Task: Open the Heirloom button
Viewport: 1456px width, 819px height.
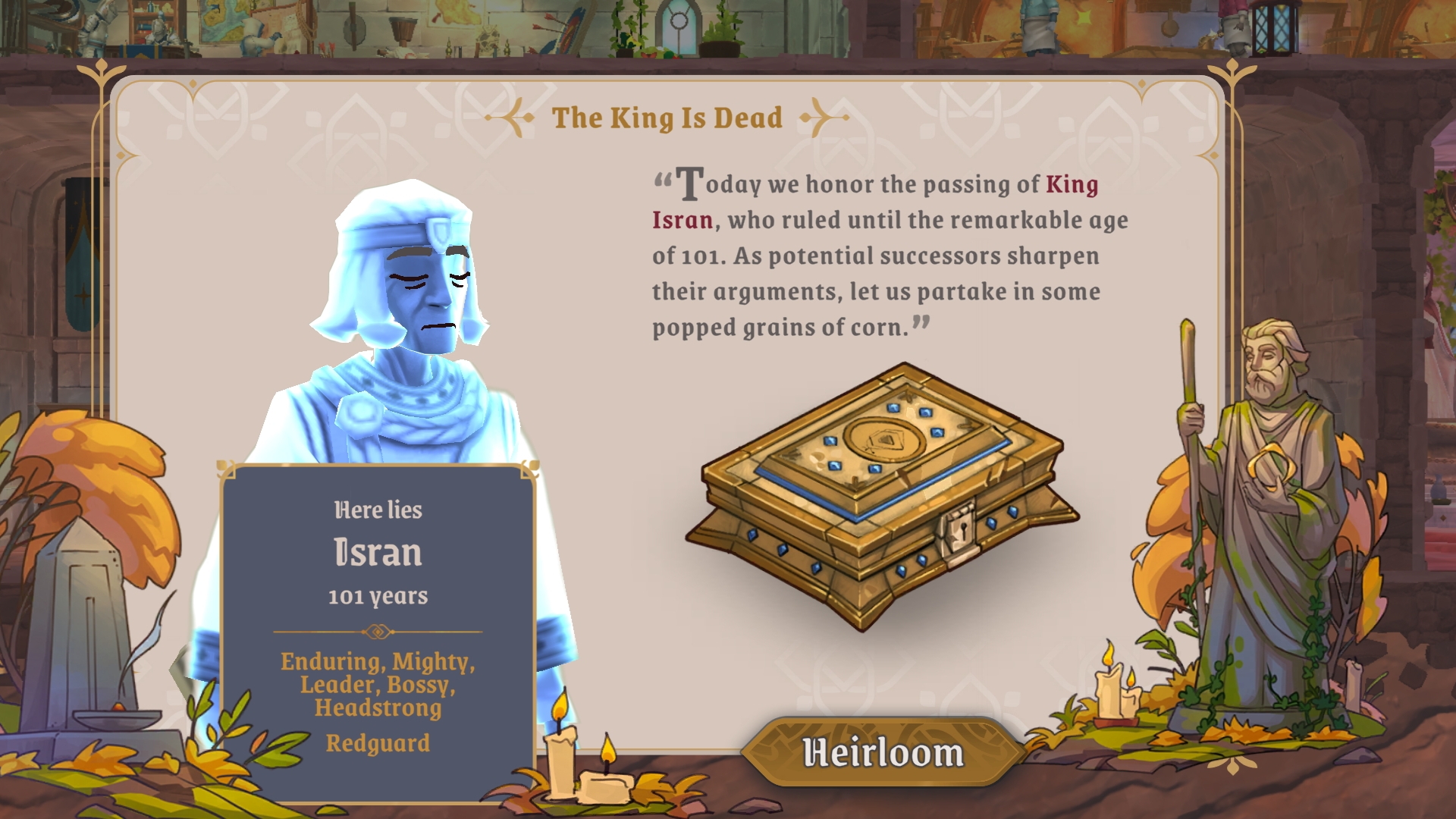Action: (883, 752)
